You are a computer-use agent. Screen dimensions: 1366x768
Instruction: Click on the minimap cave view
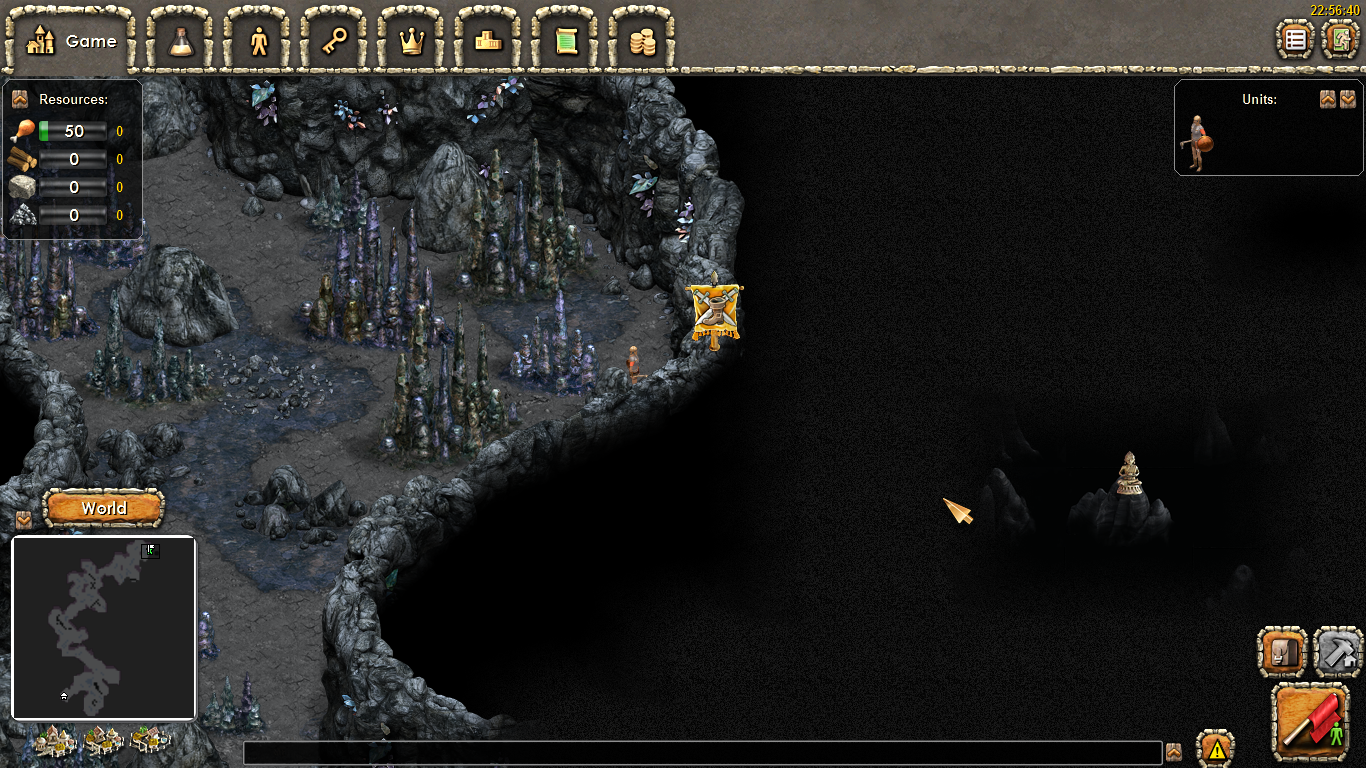tap(103, 628)
